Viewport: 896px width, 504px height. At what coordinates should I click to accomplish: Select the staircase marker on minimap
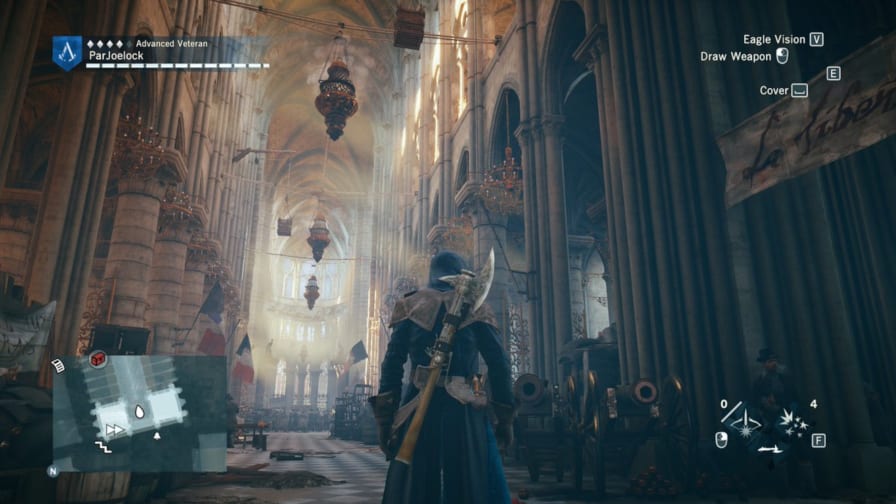tap(102, 445)
